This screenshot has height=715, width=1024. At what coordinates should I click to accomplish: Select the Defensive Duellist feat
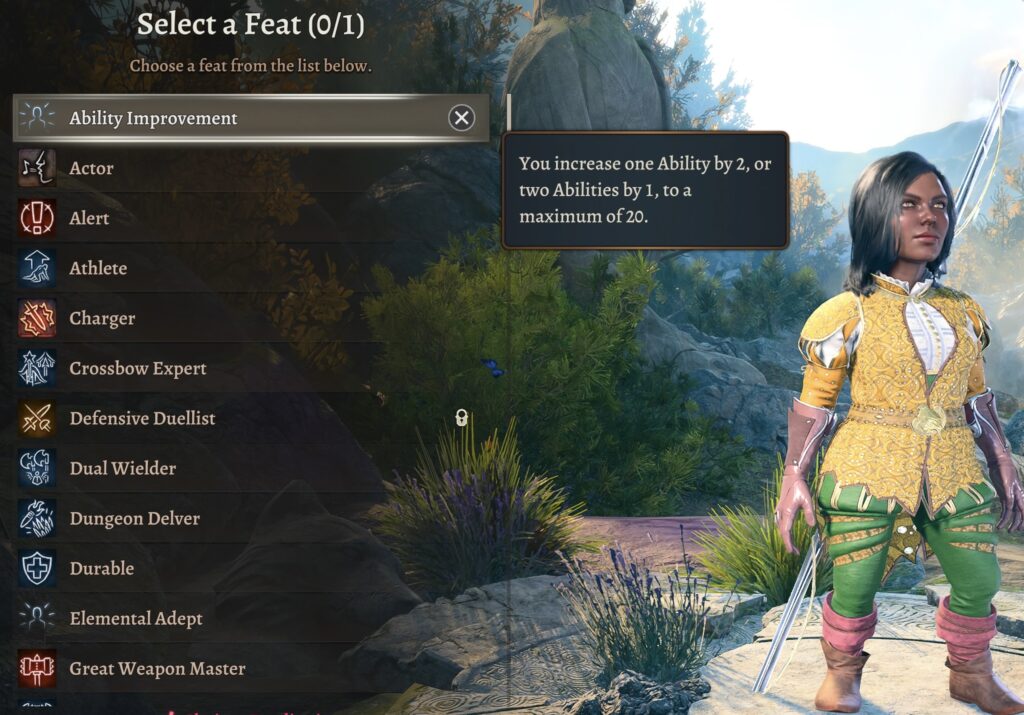coord(142,418)
